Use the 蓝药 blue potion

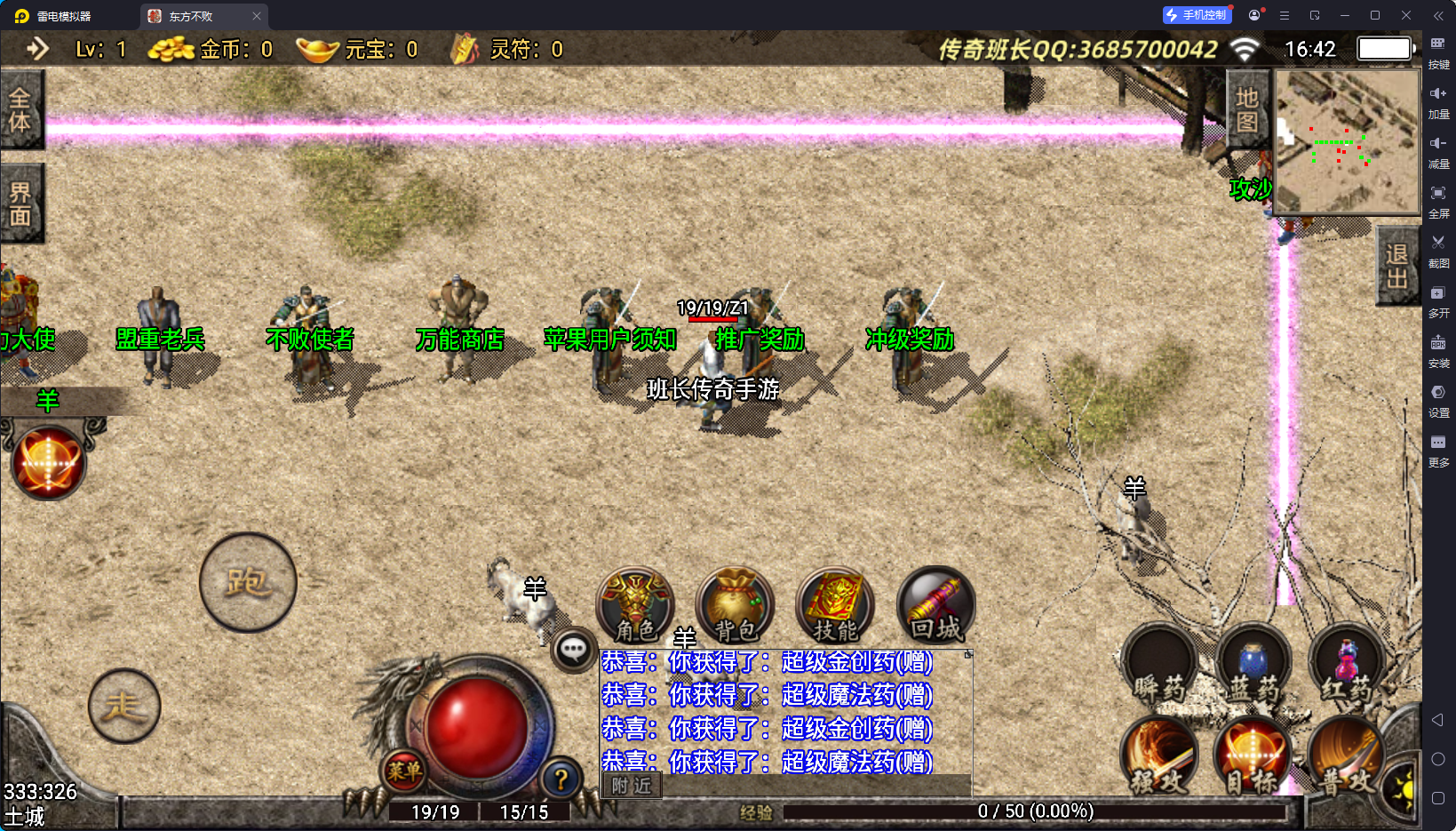[1253, 668]
